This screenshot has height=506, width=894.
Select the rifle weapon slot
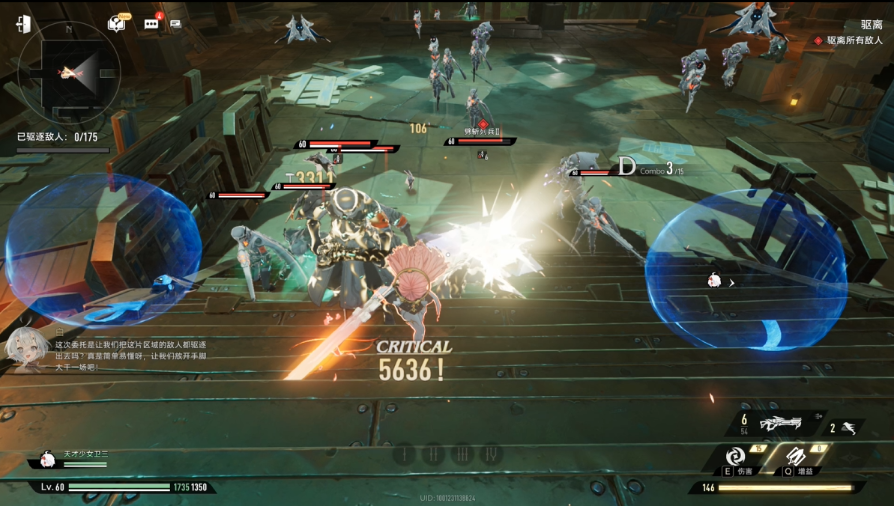coord(782,424)
